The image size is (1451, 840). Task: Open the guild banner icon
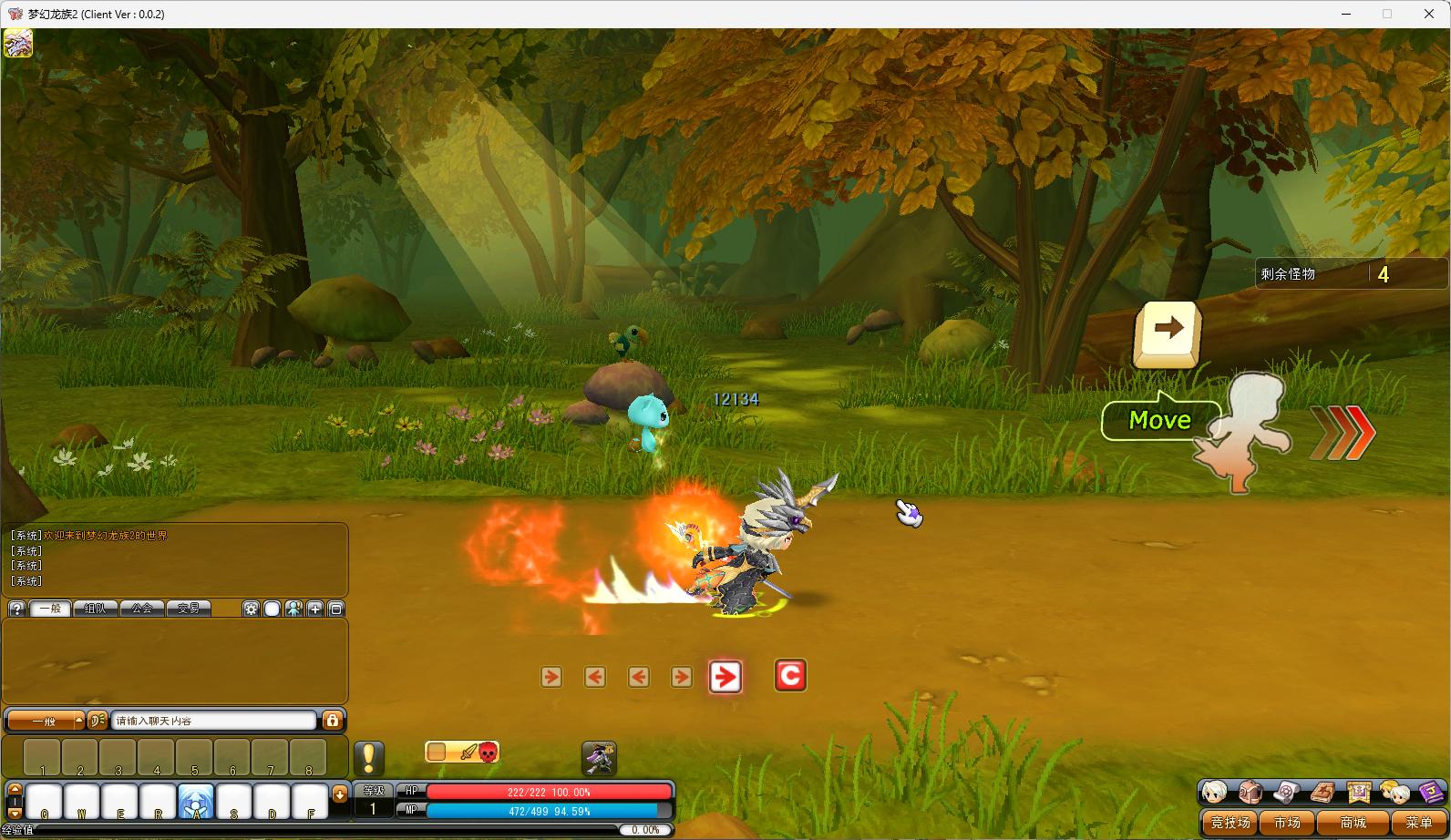[1358, 792]
